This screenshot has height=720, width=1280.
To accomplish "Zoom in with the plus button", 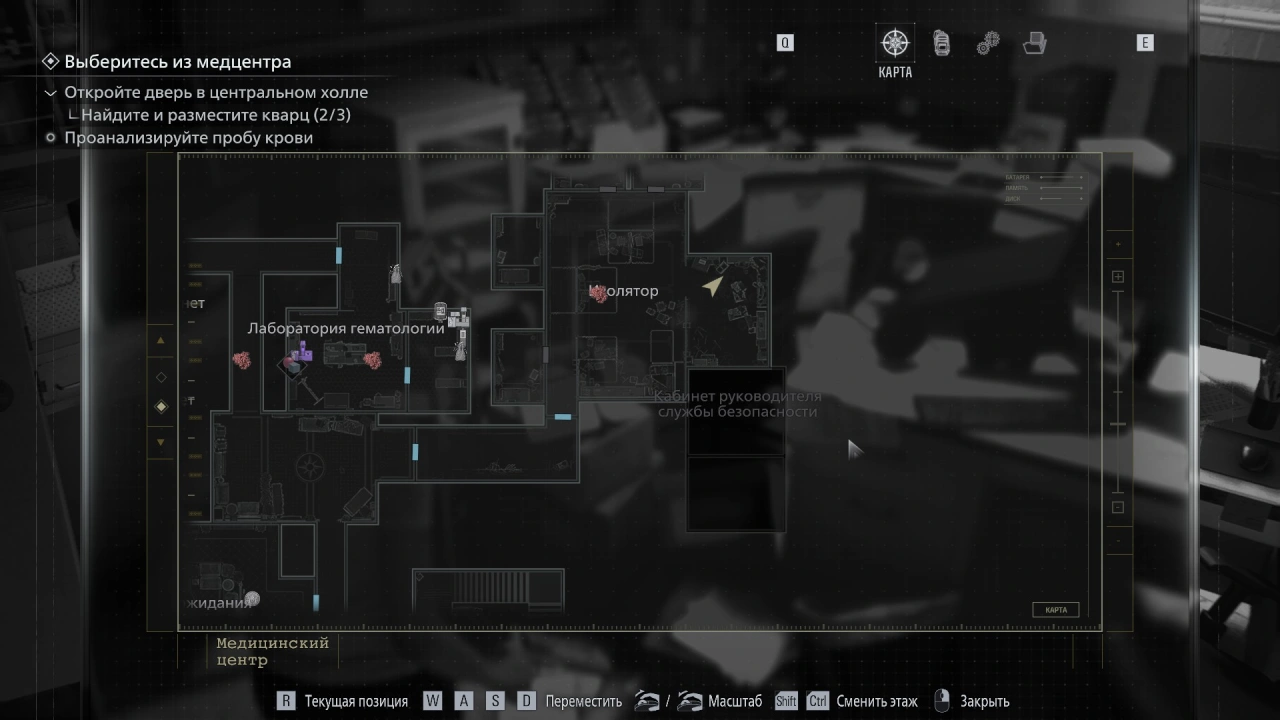I will pyautogui.click(x=1118, y=277).
